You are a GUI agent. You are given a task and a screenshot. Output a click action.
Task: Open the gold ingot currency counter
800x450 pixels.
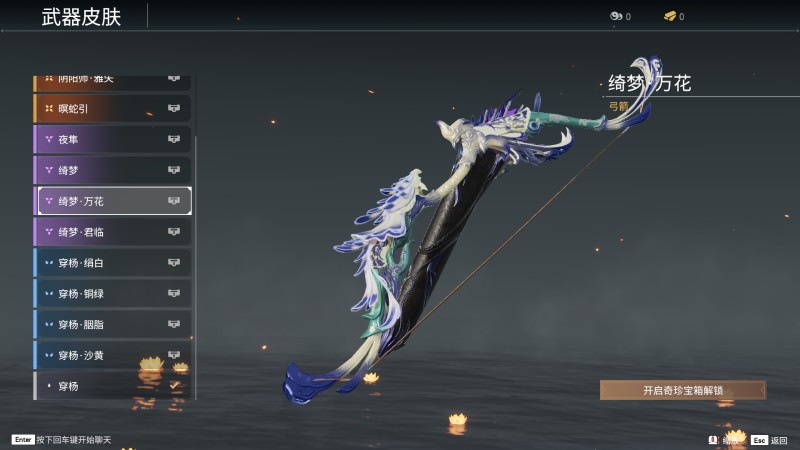tap(673, 16)
